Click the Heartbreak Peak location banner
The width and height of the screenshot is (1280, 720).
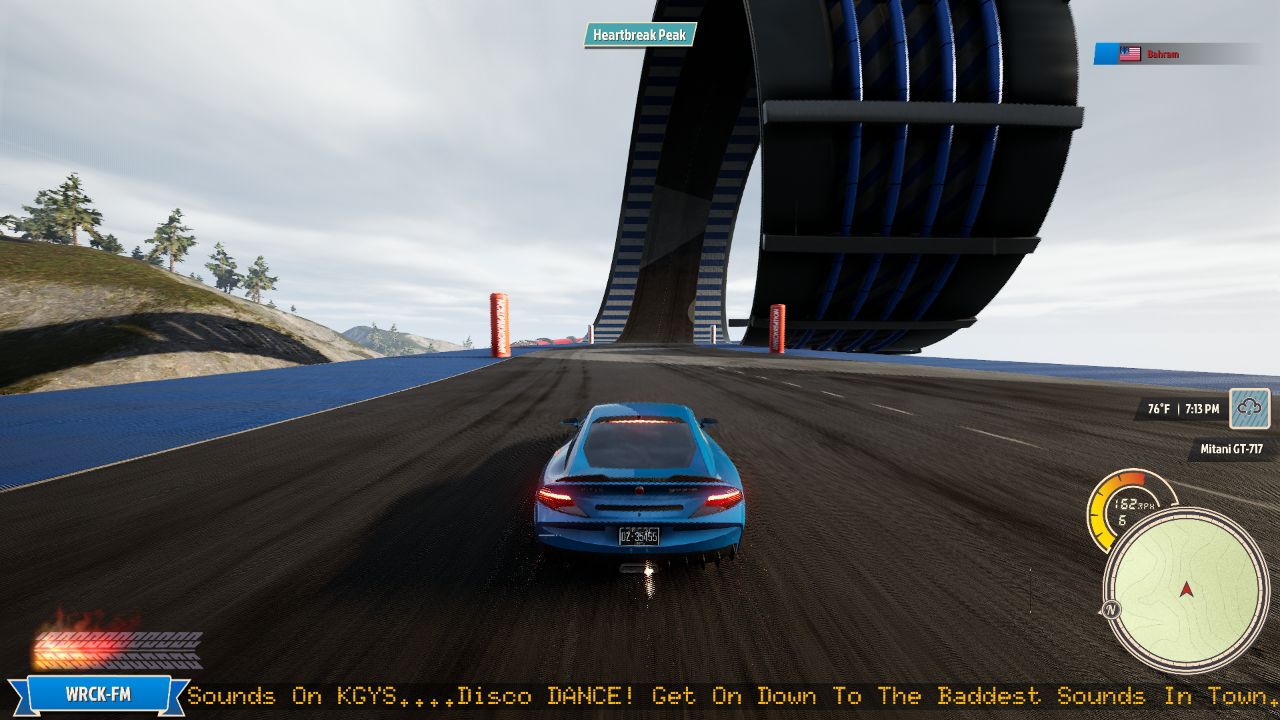tap(640, 35)
